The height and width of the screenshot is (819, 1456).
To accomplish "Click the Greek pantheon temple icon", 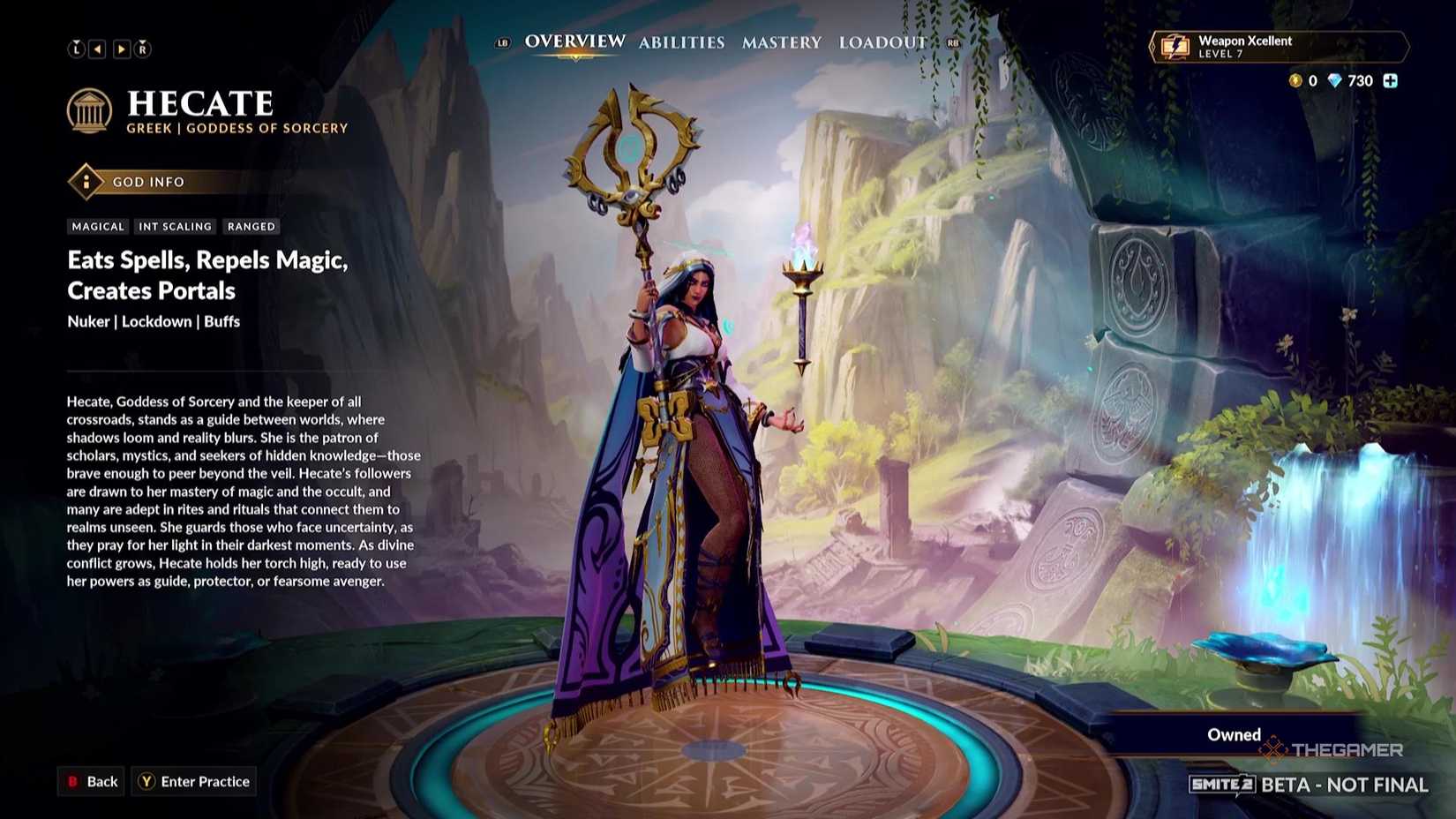I will tap(91, 109).
